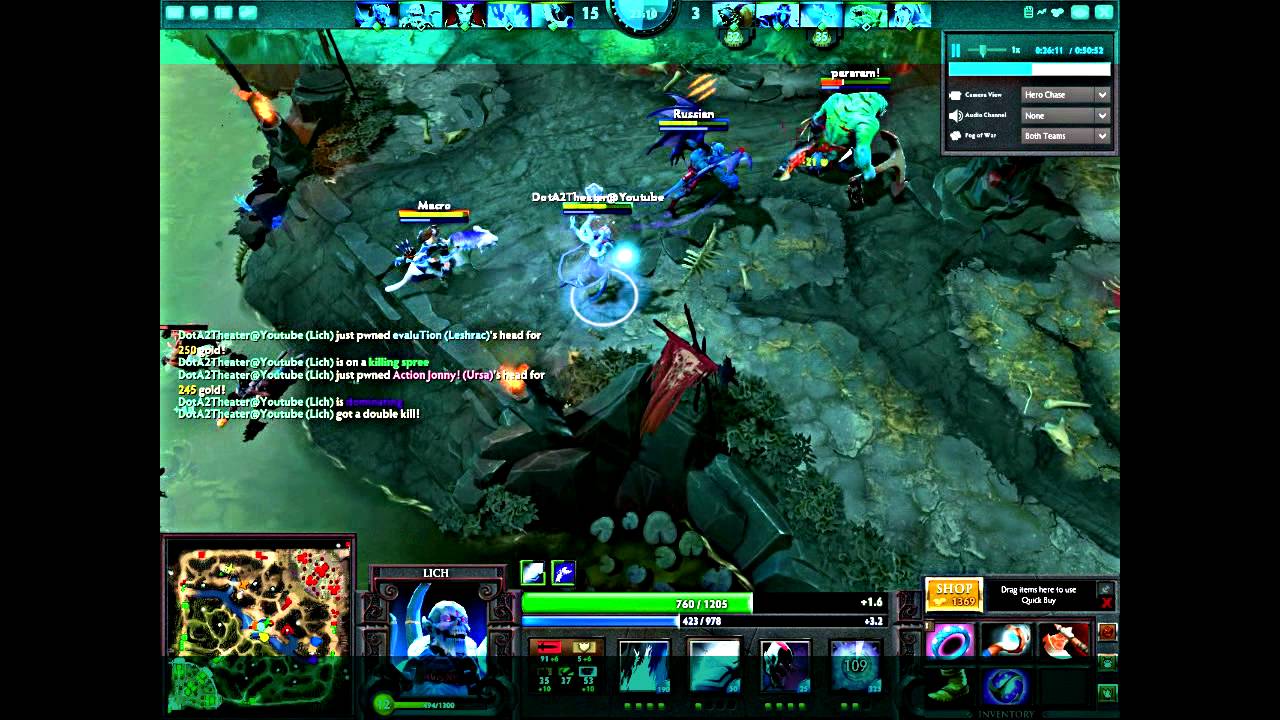
Task: Select the red axe inventory item
Action: [1063, 641]
